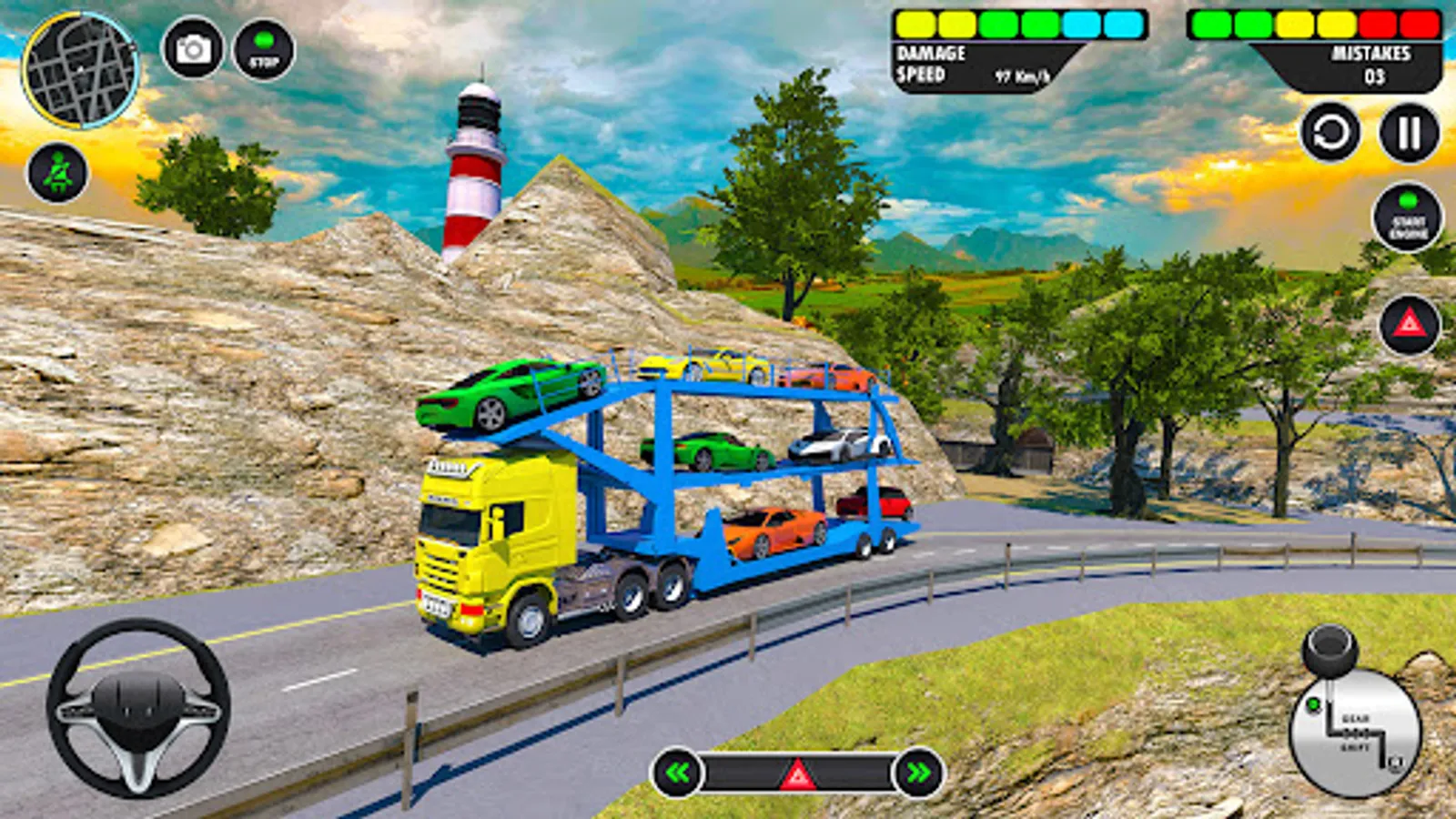Screen dimensions: 1456x819
Task: Hit the green Stop button
Action: (x=264, y=50)
